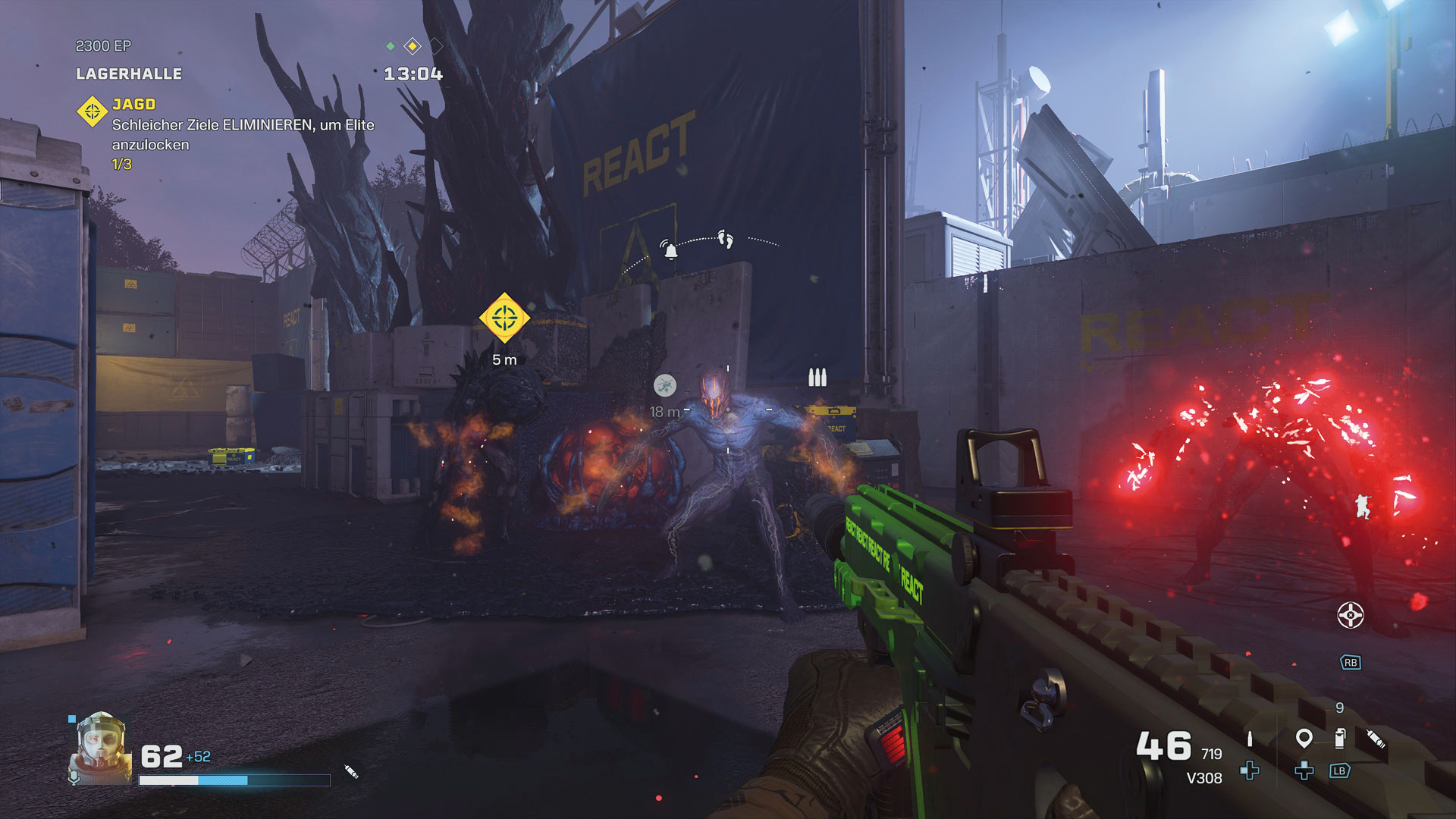Click the crosshair ability icon above RB
Viewport: 1456px width, 819px height.
pyautogui.click(x=1350, y=615)
